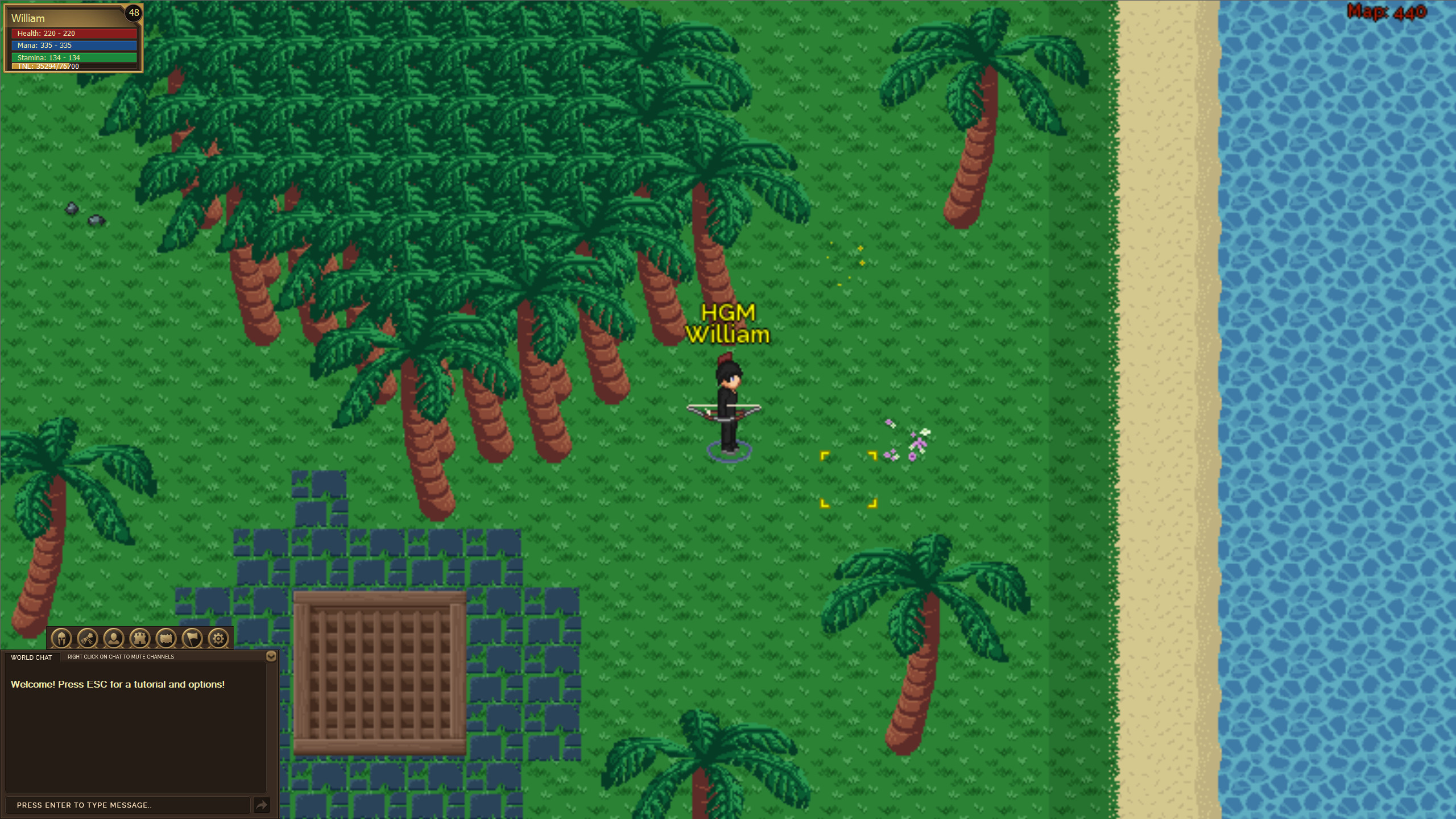Viewport: 1456px width, 819px height.
Task: Click the level 48 badge
Action: point(134,13)
